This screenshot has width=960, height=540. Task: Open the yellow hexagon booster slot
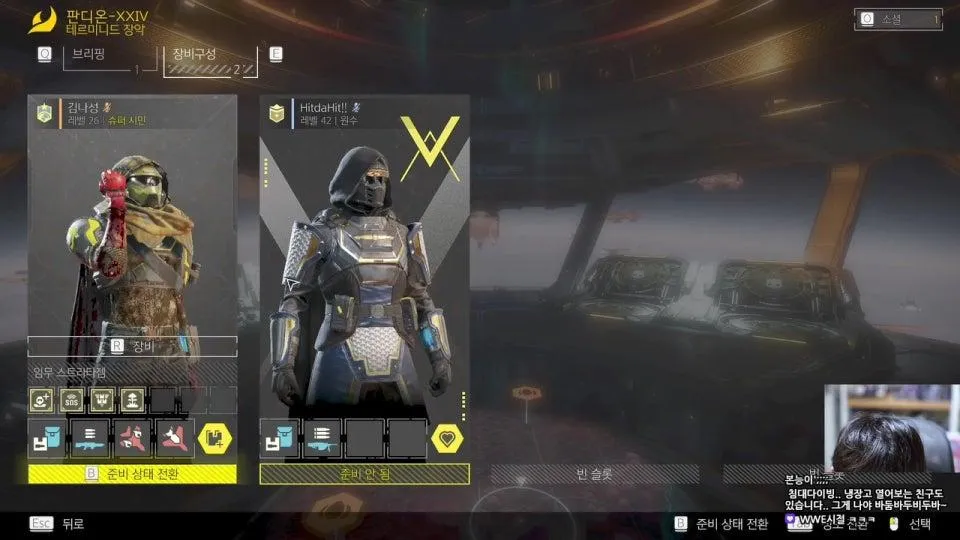pyautogui.click(x=217, y=438)
